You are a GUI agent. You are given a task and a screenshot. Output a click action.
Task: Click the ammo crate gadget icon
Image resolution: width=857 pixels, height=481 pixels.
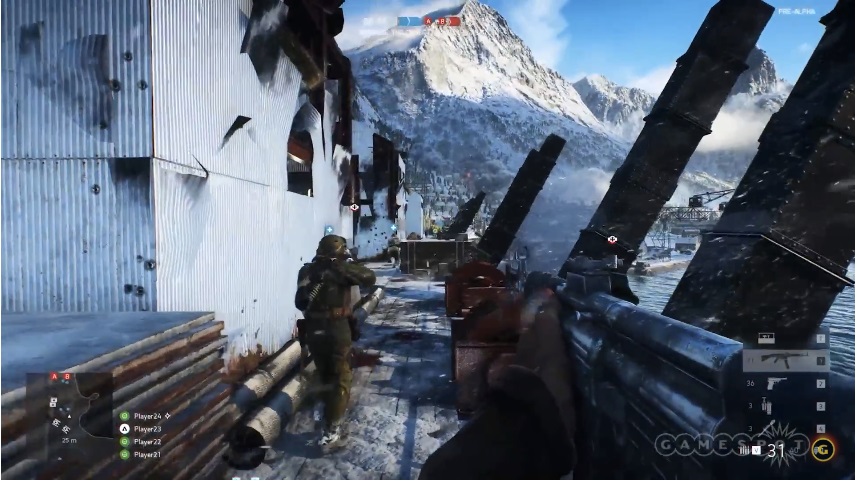tap(768, 338)
